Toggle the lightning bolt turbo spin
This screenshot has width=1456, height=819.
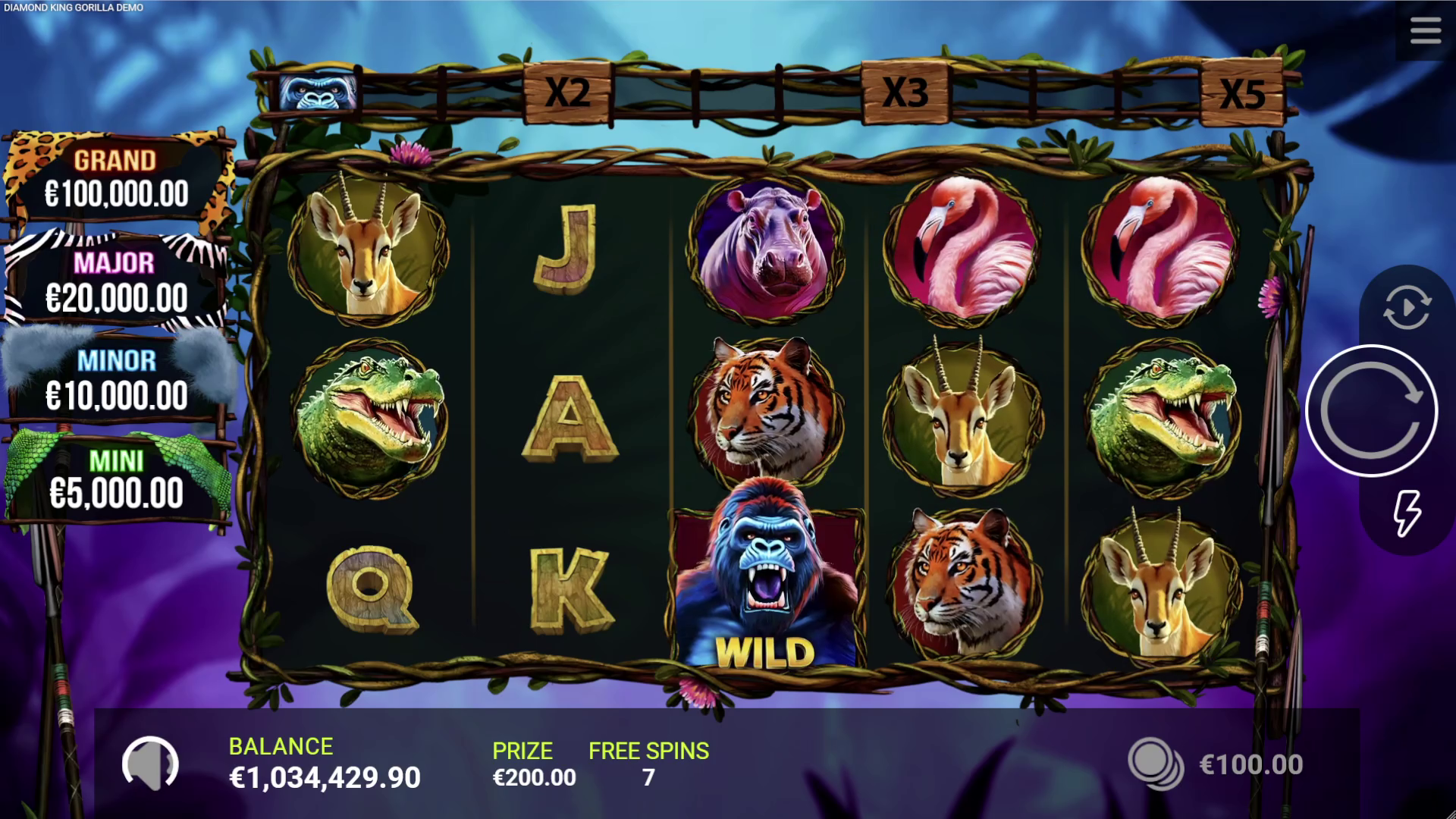1407,514
